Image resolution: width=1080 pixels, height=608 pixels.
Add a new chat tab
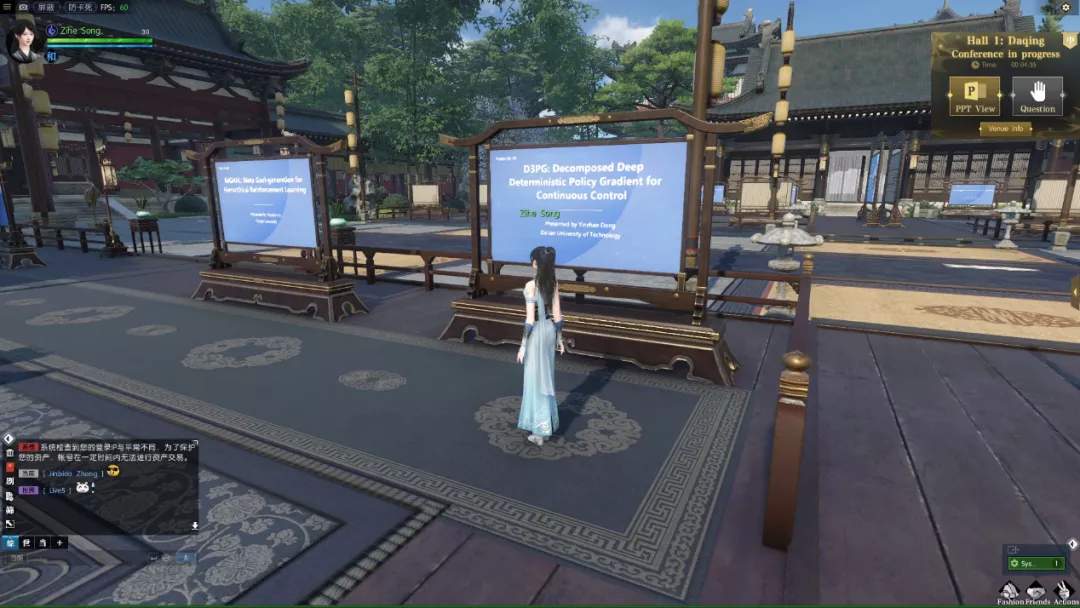coord(59,542)
